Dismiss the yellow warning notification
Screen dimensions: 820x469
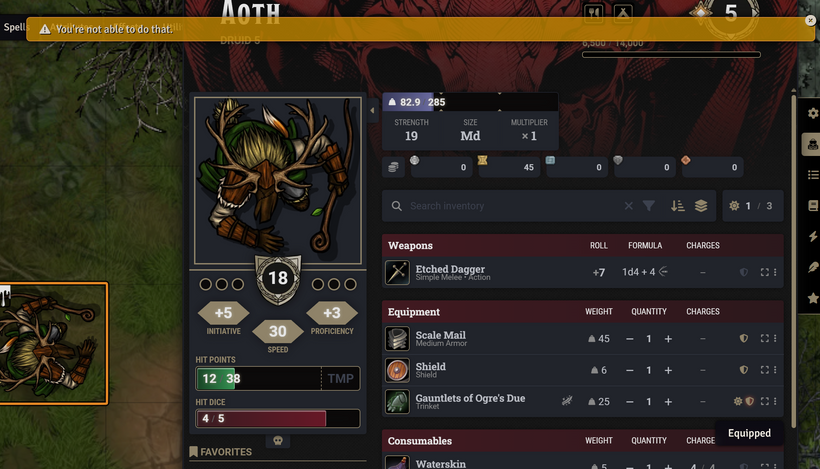click(x=810, y=20)
